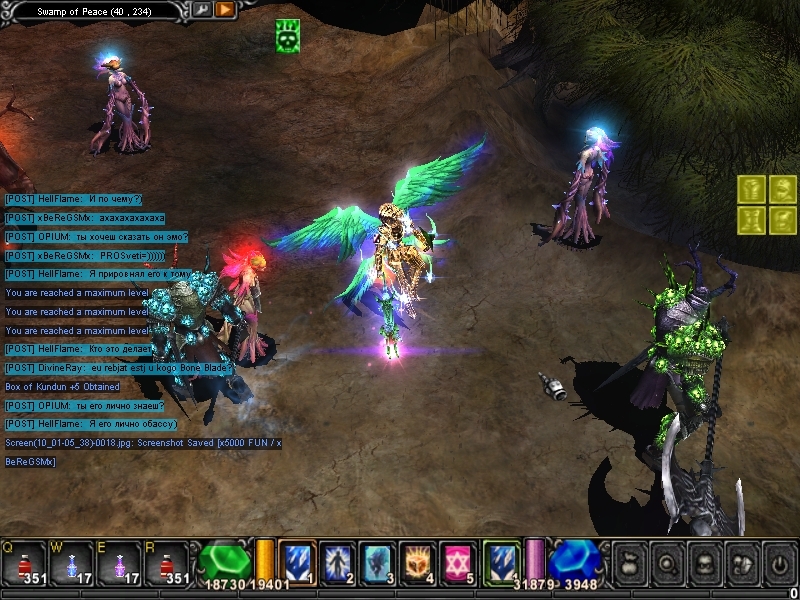Activate the teal skill in slot 3
The height and width of the screenshot is (600, 800).
(377, 562)
